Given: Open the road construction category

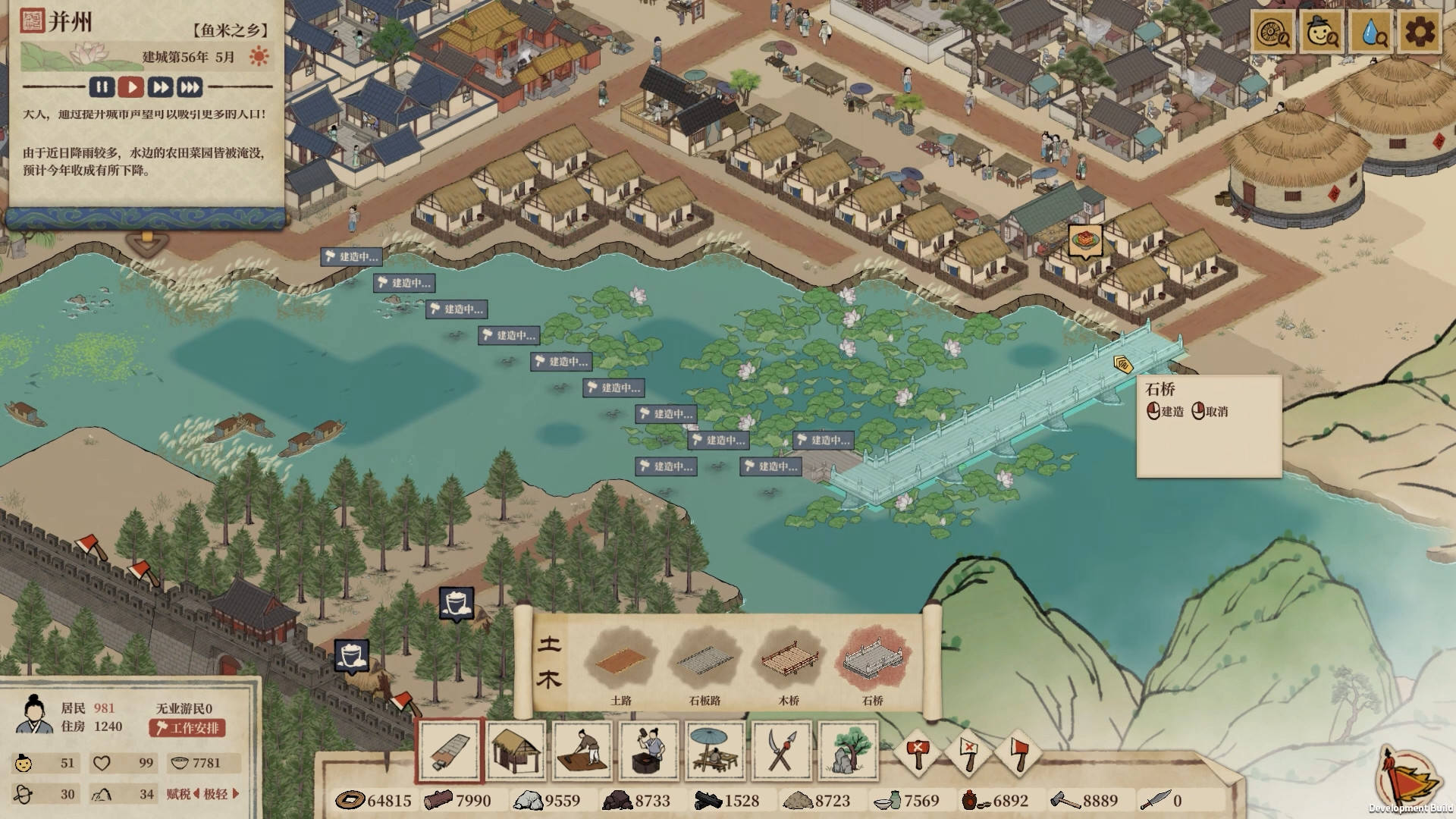Looking at the screenshot, I should click(450, 751).
